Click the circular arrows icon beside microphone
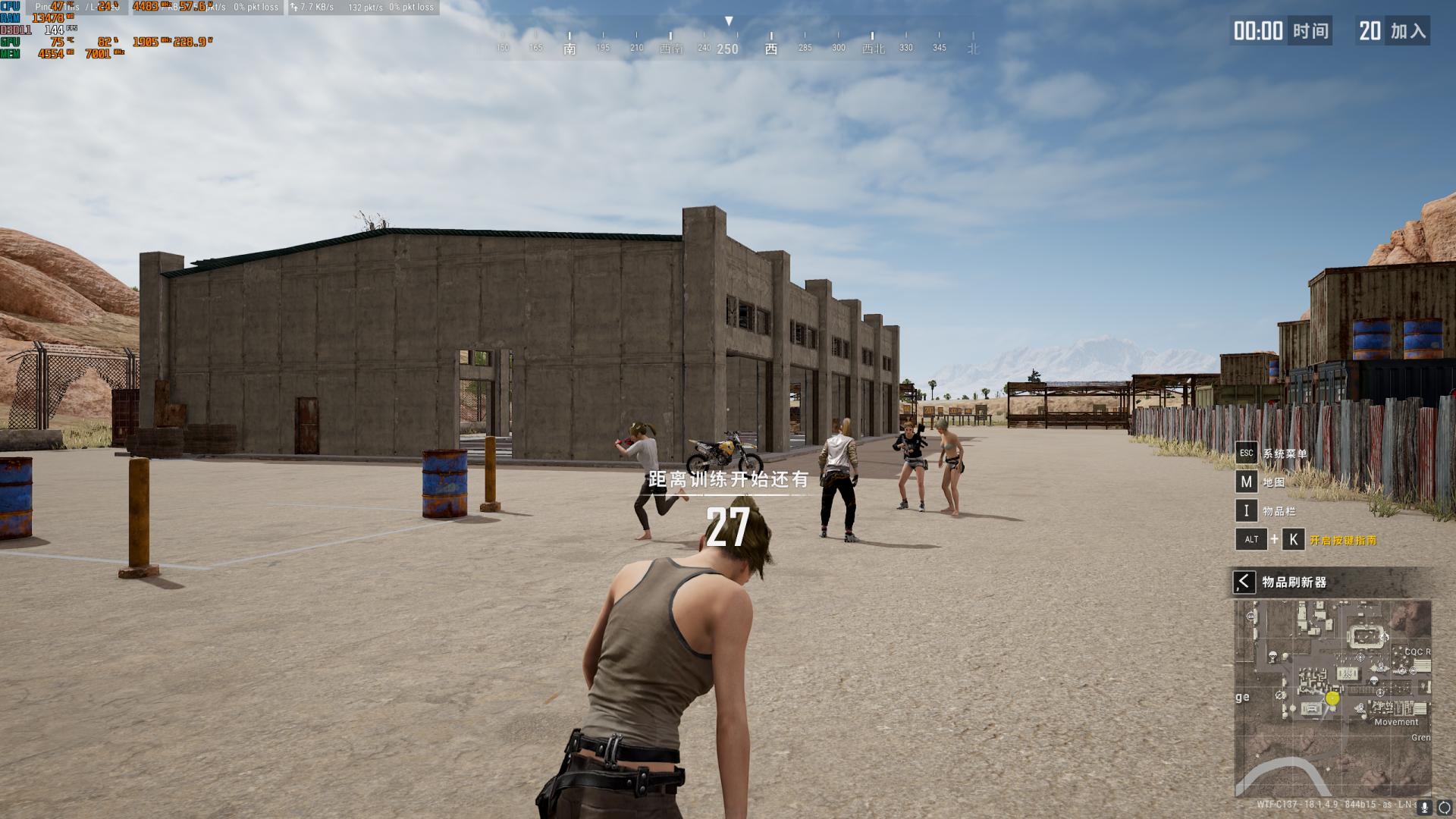Viewport: 1456px width, 819px height. tap(1444, 807)
